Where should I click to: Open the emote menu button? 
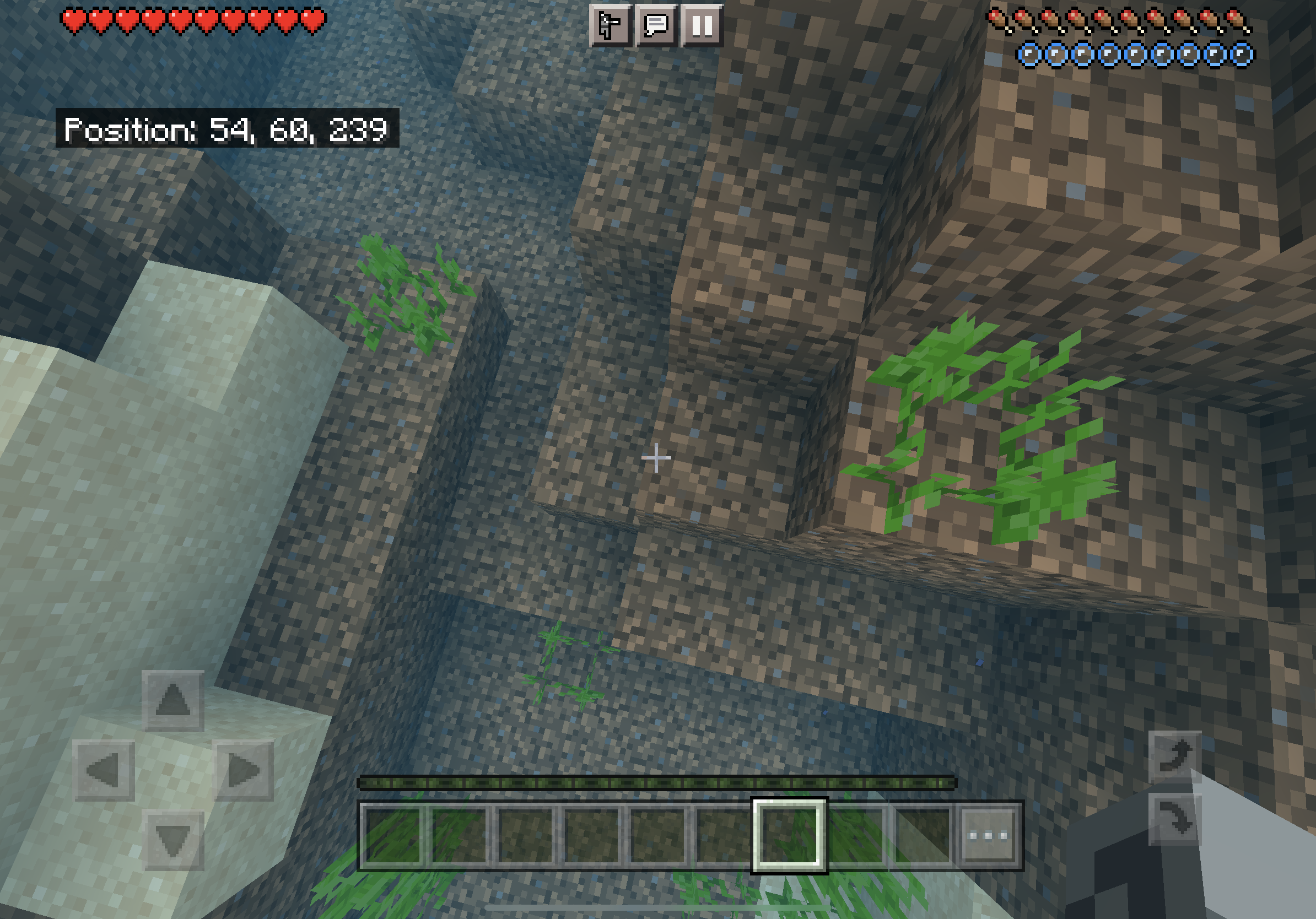click(610, 26)
